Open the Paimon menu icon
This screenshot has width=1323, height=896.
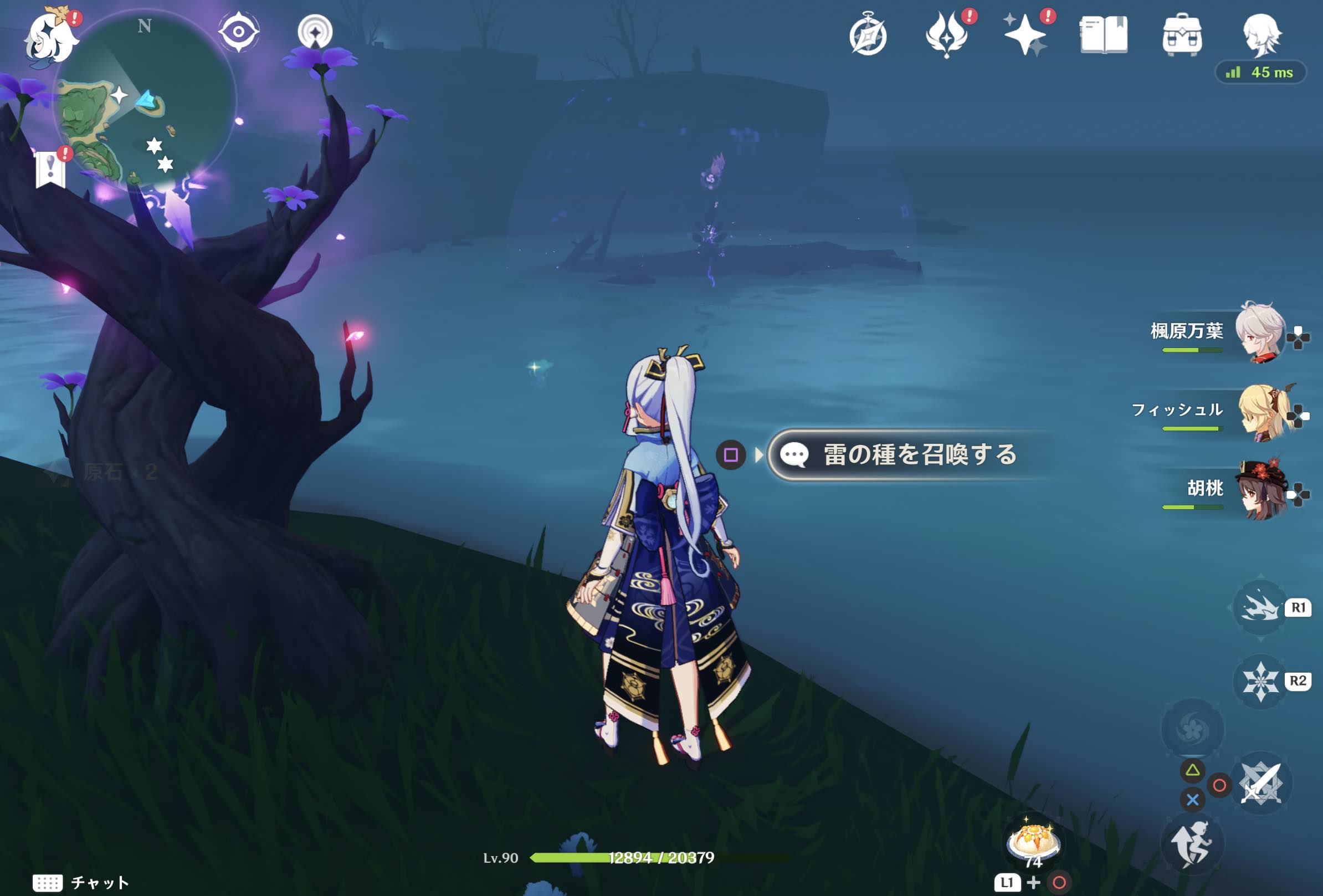[51, 34]
